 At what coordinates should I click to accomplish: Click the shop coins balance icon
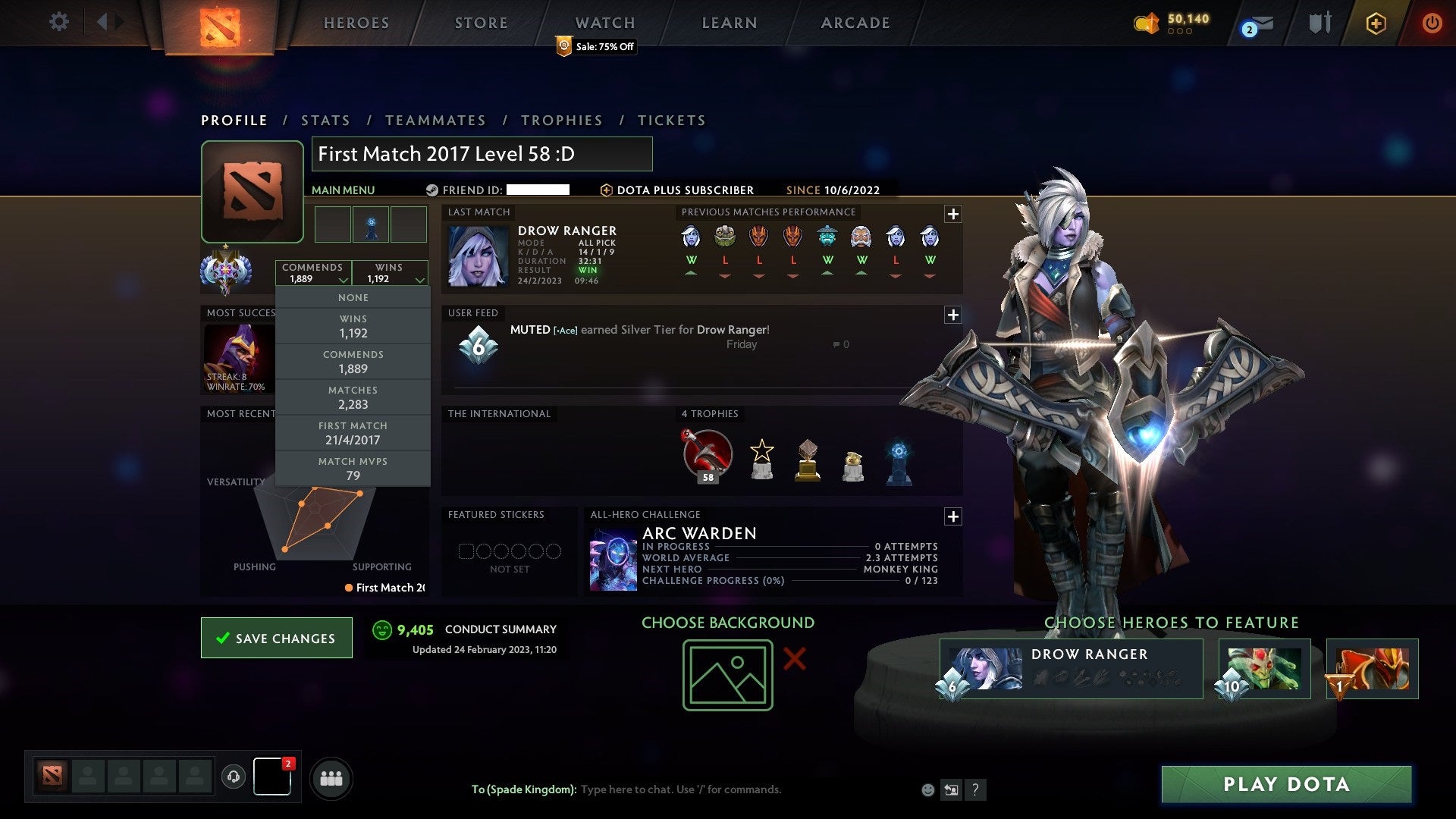click(1145, 23)
